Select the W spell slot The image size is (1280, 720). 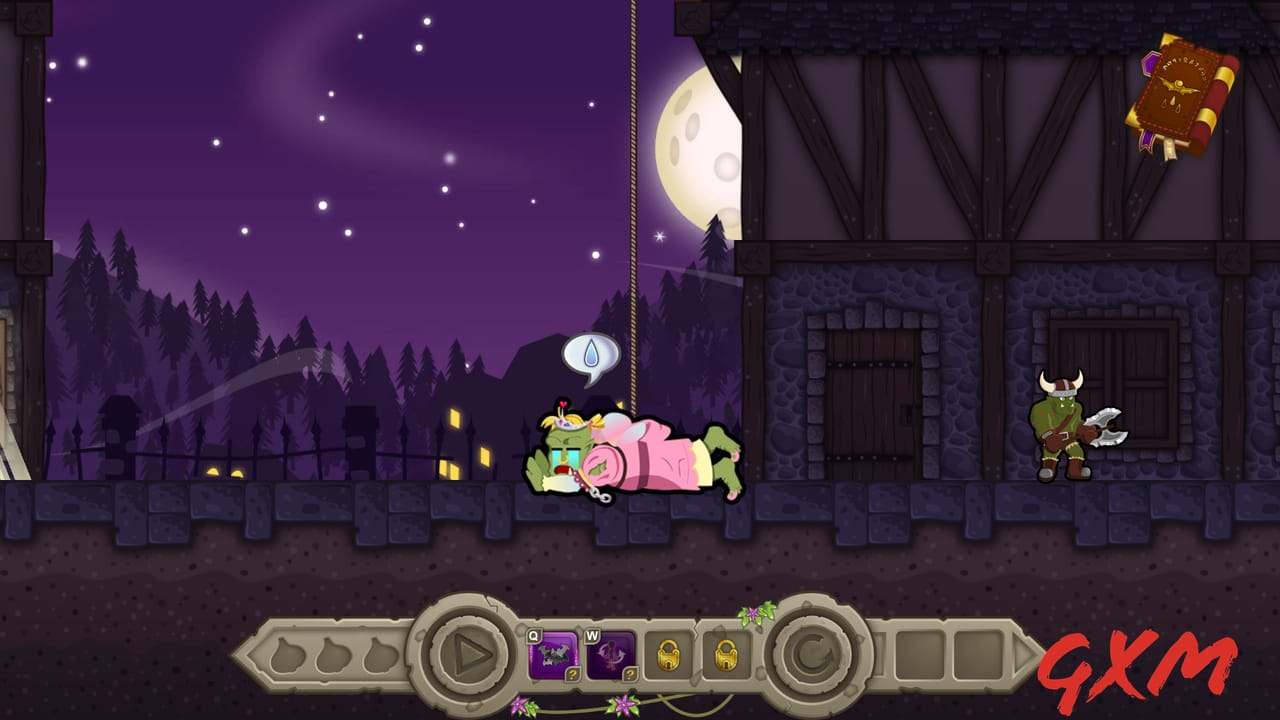pyautogui.click(x=610, y=652)
